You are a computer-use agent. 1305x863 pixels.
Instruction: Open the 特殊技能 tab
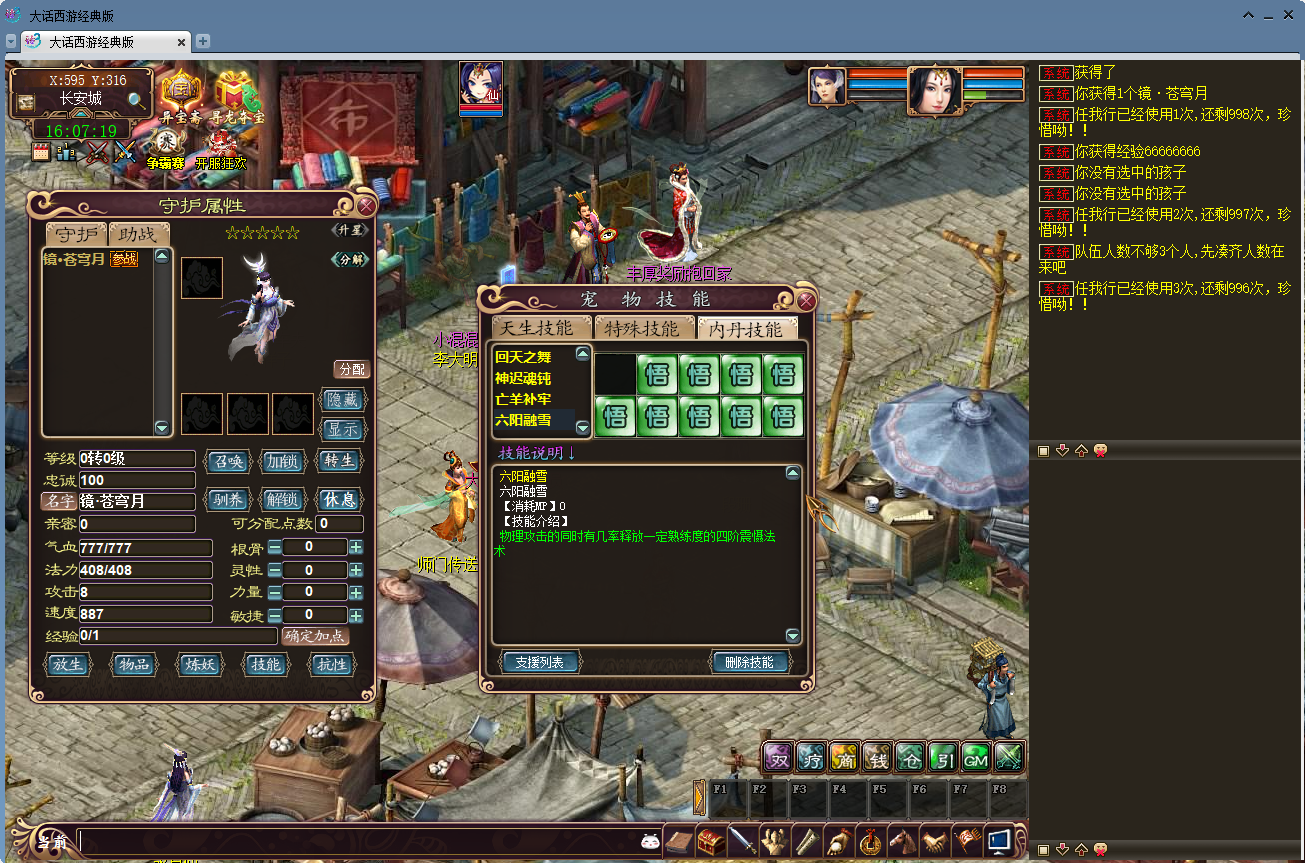click(642, 328)
